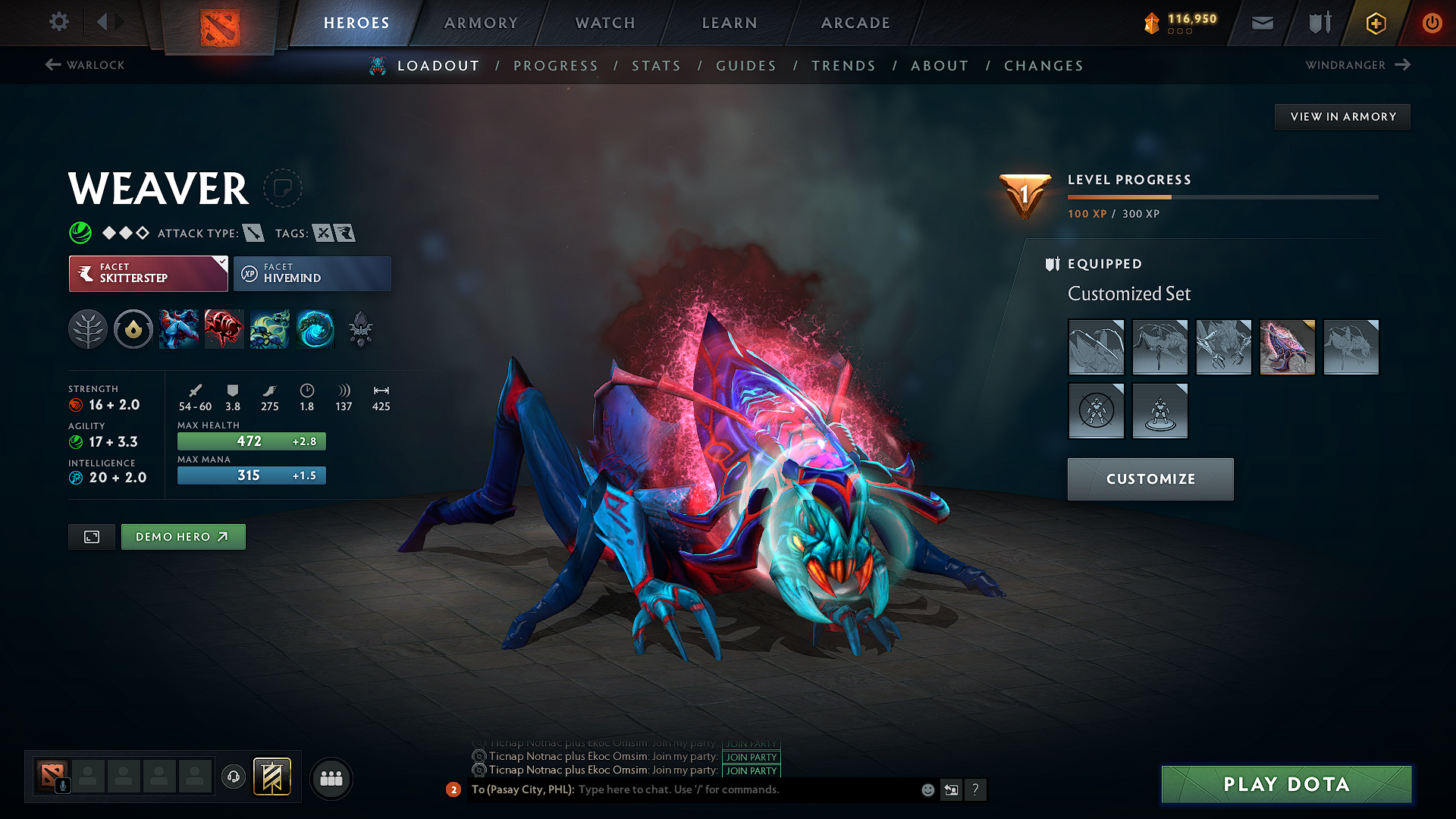Viewport: 1456px width, 819px height.
Task: Select the Time Lapse ability icon
Action: pyautogui.click(x=315, y=328)
